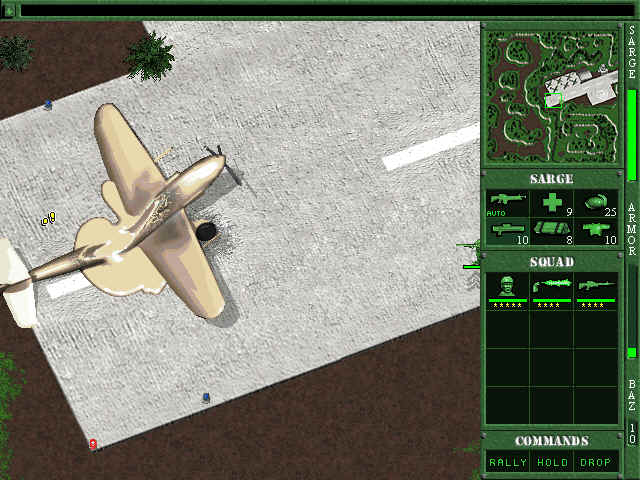
Task: Order the squad to HOLD
Action: 551,462
